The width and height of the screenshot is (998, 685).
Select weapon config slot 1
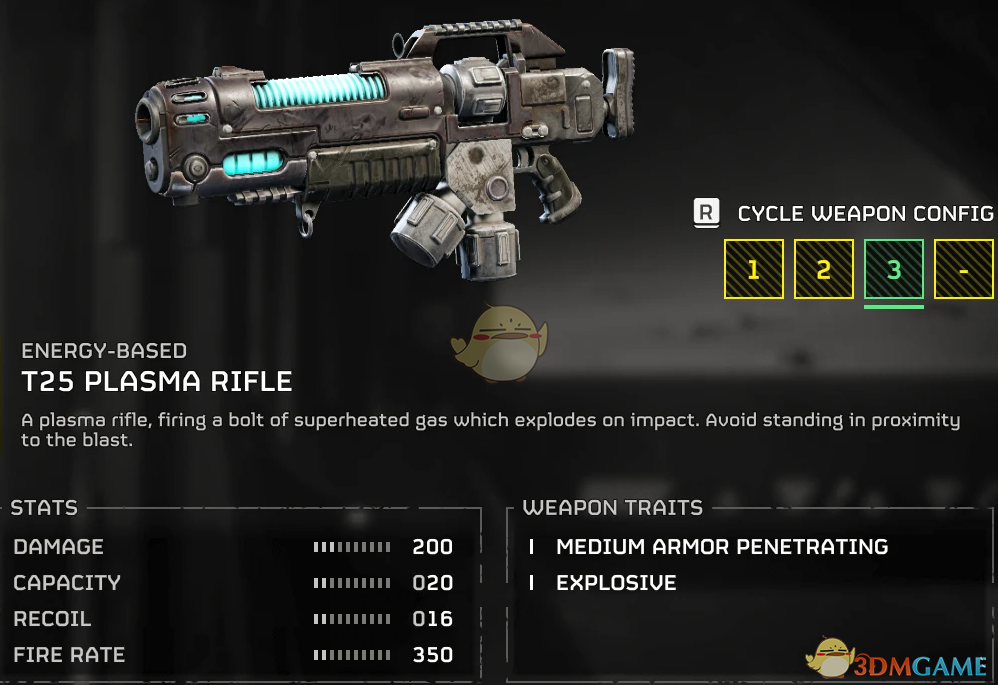tap(753, 269)
